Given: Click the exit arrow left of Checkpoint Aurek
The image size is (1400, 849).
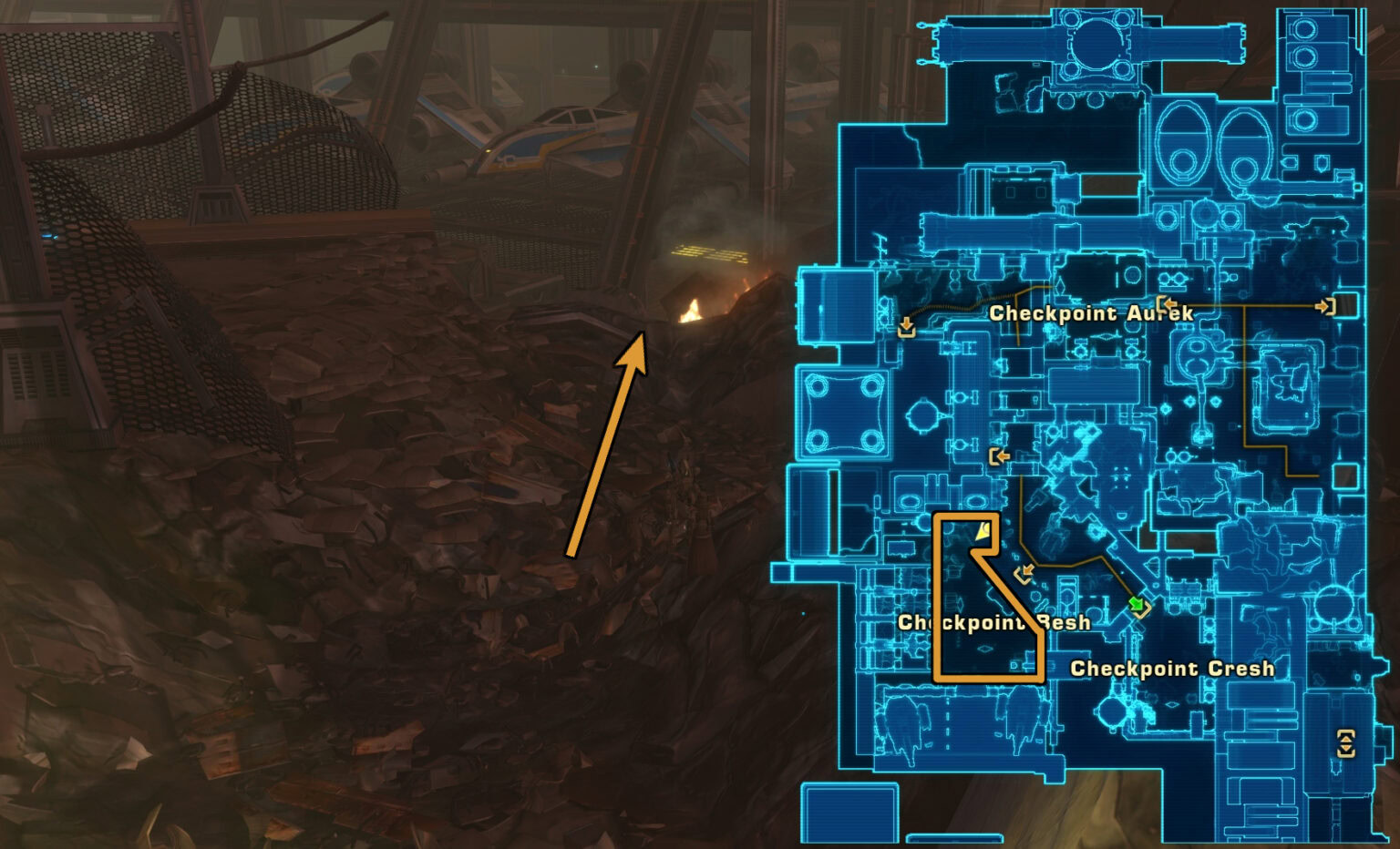Looking at the screenshot, I should [x=1168, y=303].
